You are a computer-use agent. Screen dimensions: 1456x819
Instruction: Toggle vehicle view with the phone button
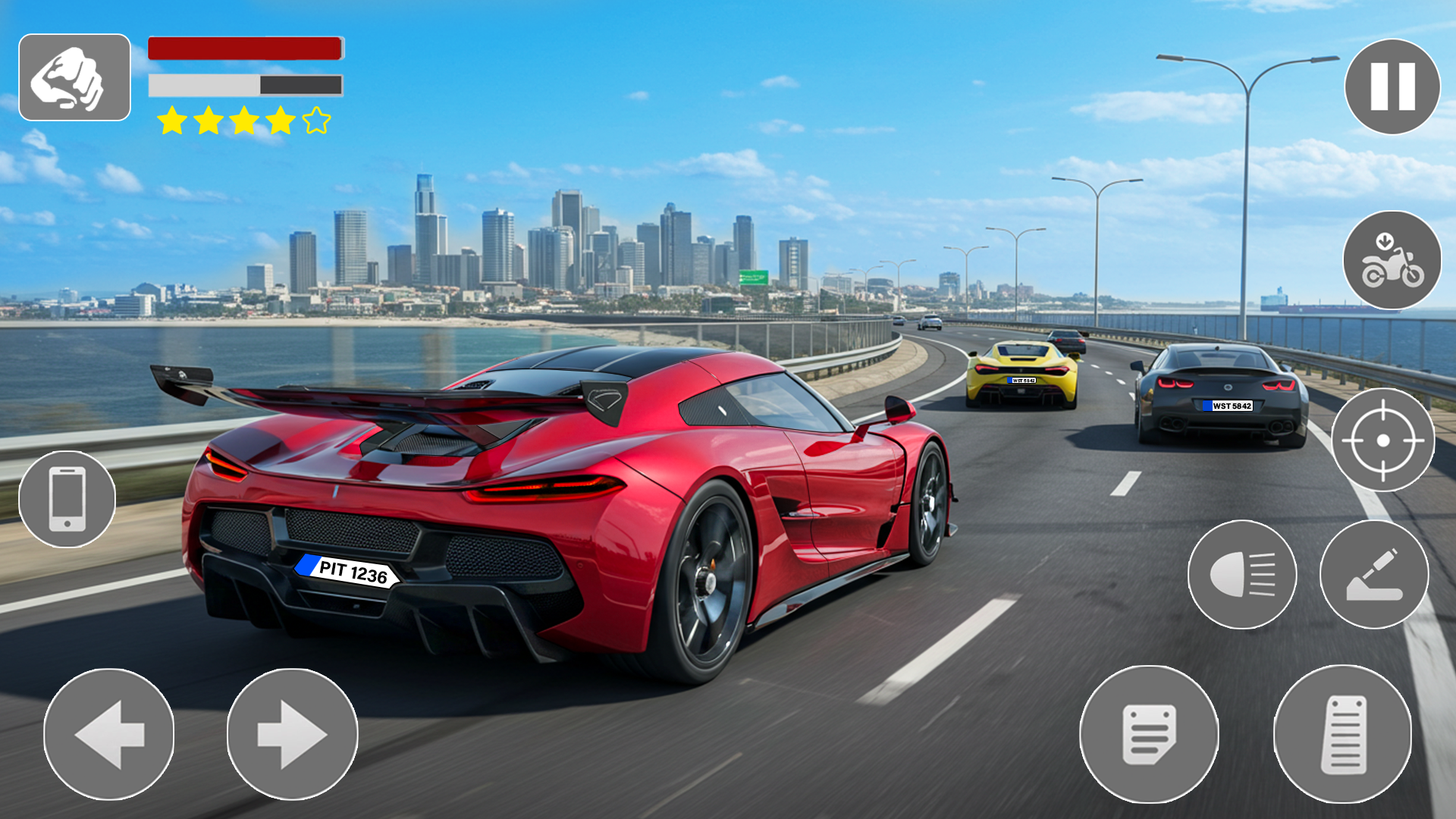(x=65, y=500)
